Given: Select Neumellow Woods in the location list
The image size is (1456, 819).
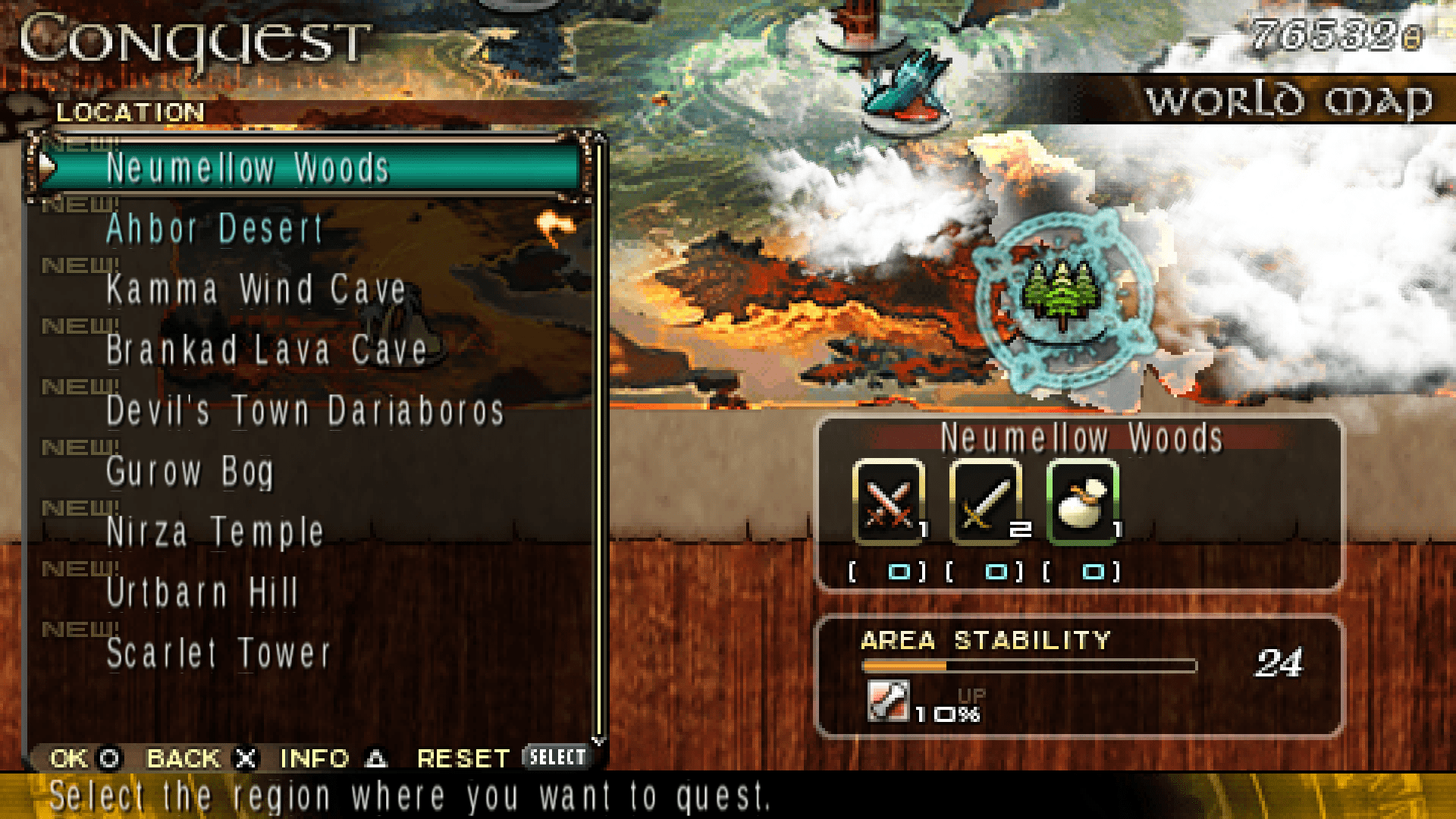Looking at the screenshot, I should pyautogui.click(x=247, y=168).
